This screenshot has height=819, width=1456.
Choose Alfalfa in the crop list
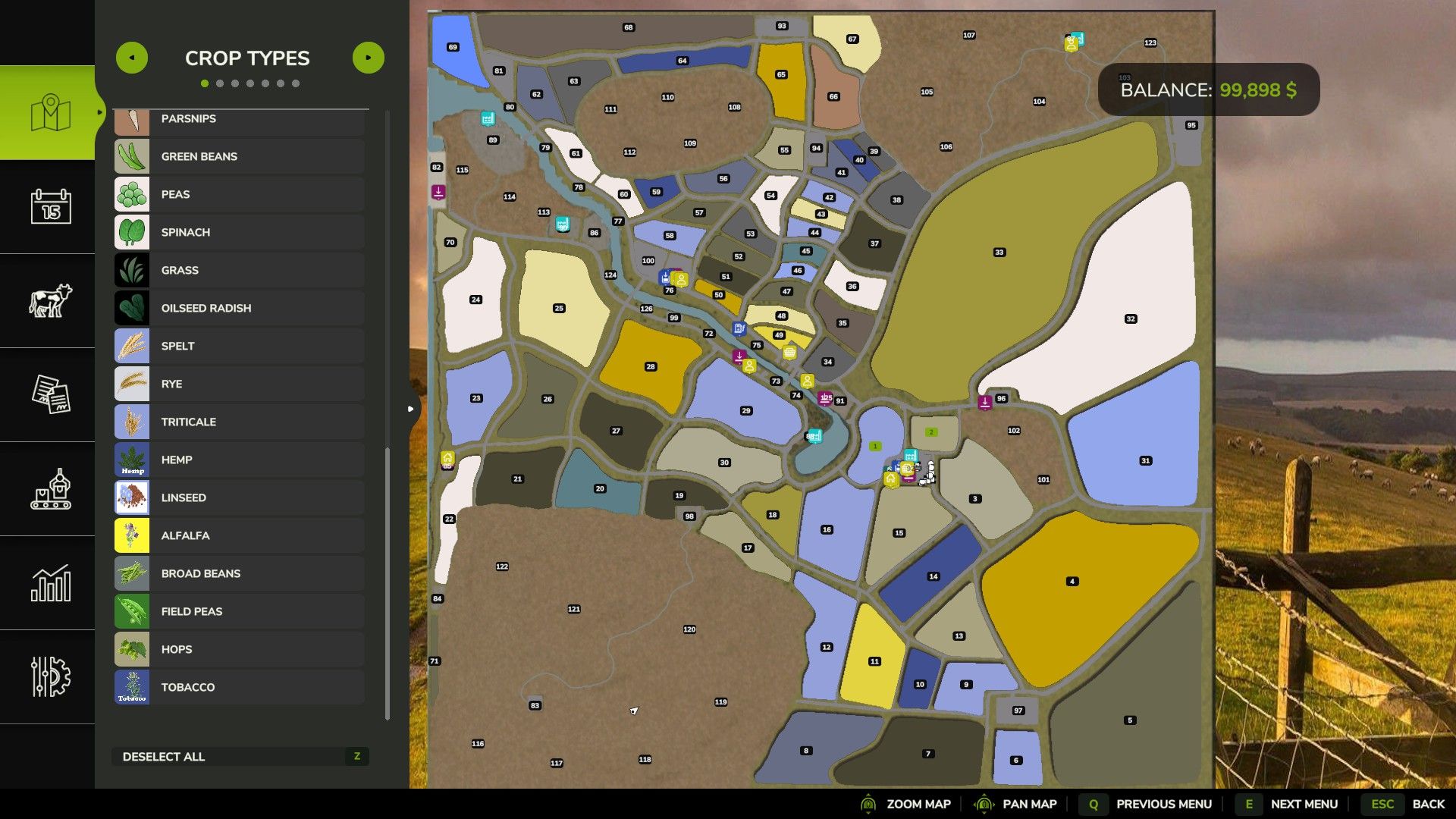(240, 535)
